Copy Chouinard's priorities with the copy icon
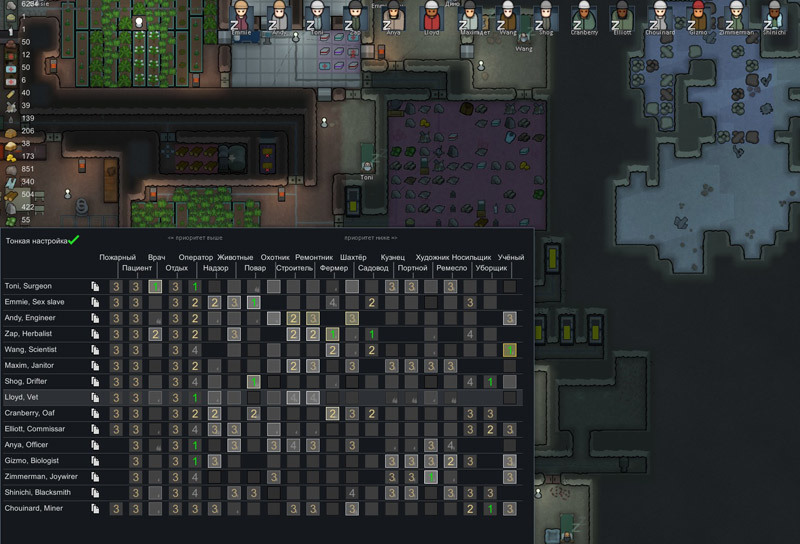This screenshot has height=544, width=800. (96, 509)
